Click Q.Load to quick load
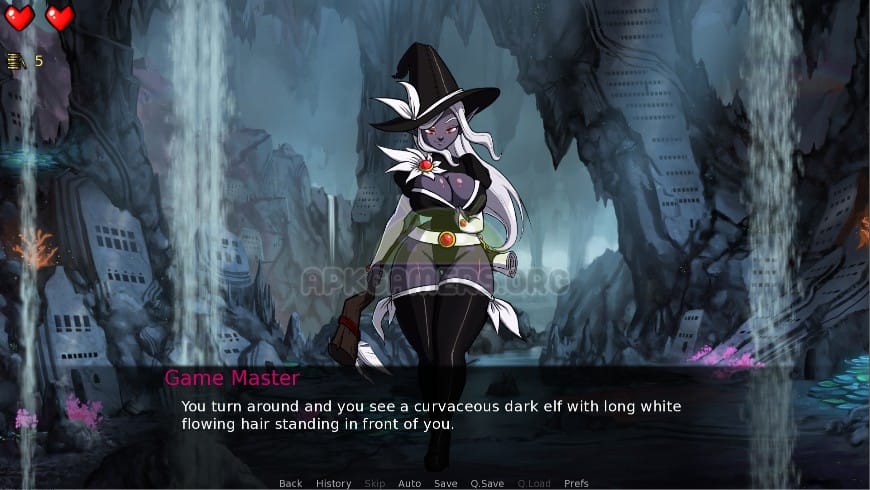The height and width of the screenshot is (490, 870). 533,483
